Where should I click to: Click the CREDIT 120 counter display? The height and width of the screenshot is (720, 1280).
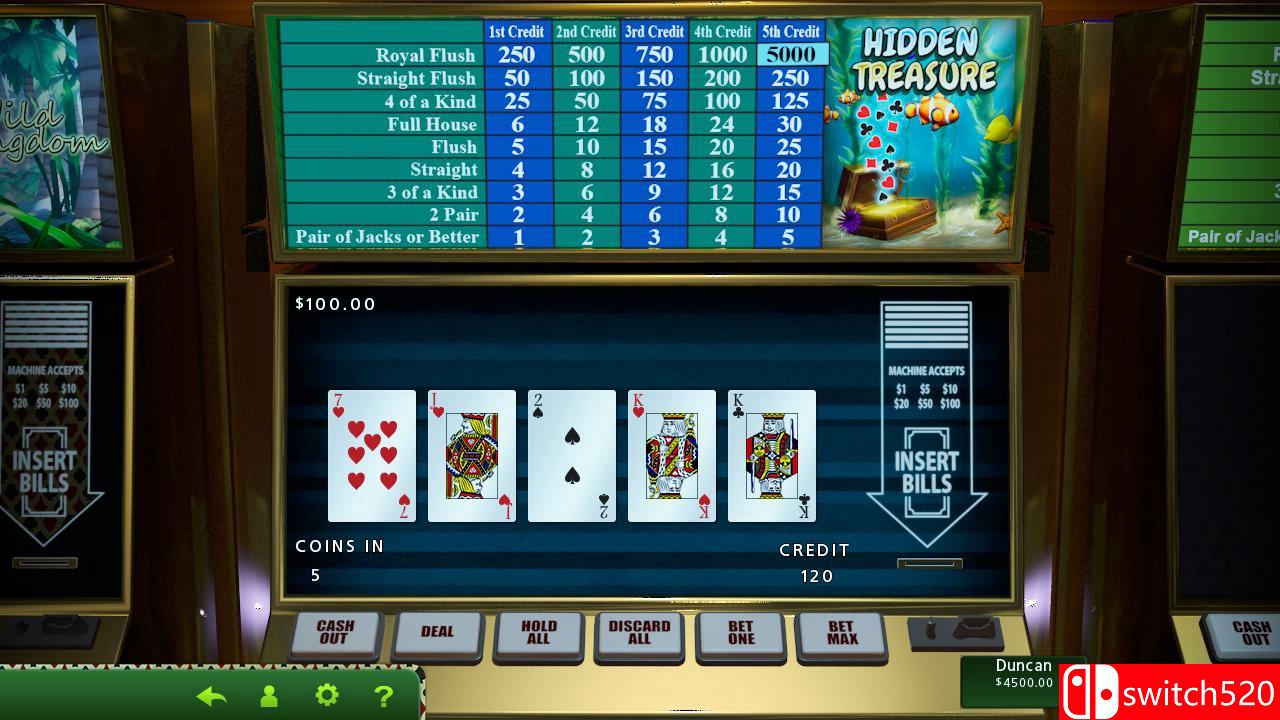815,562
